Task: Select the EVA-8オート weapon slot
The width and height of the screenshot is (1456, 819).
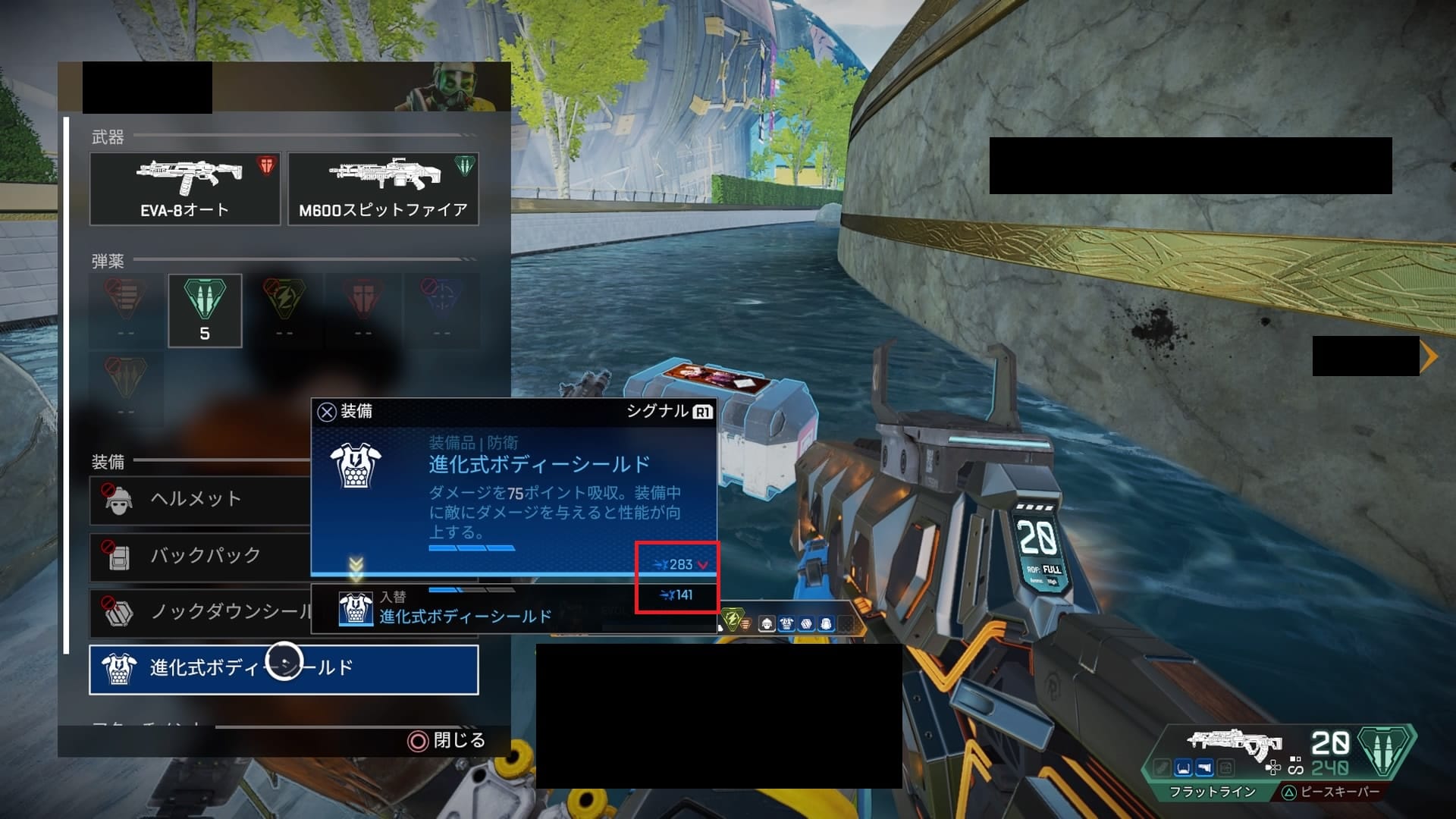Action: tap(185, 189)
